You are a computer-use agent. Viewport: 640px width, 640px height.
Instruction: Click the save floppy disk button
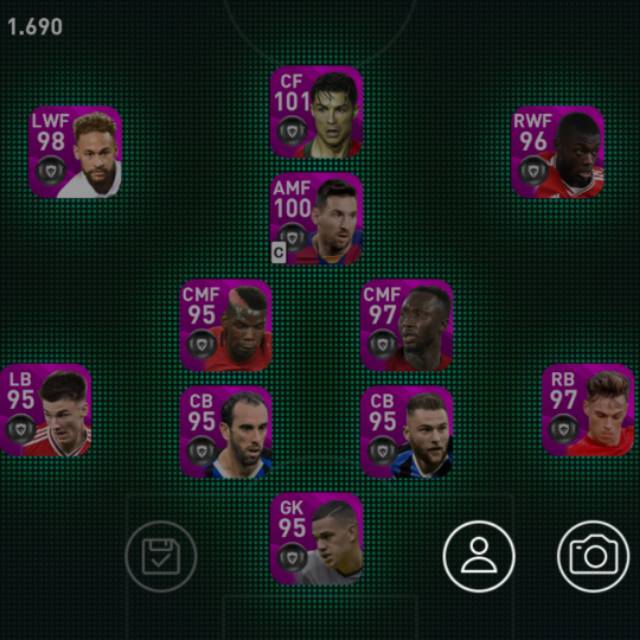coord(161,556)
